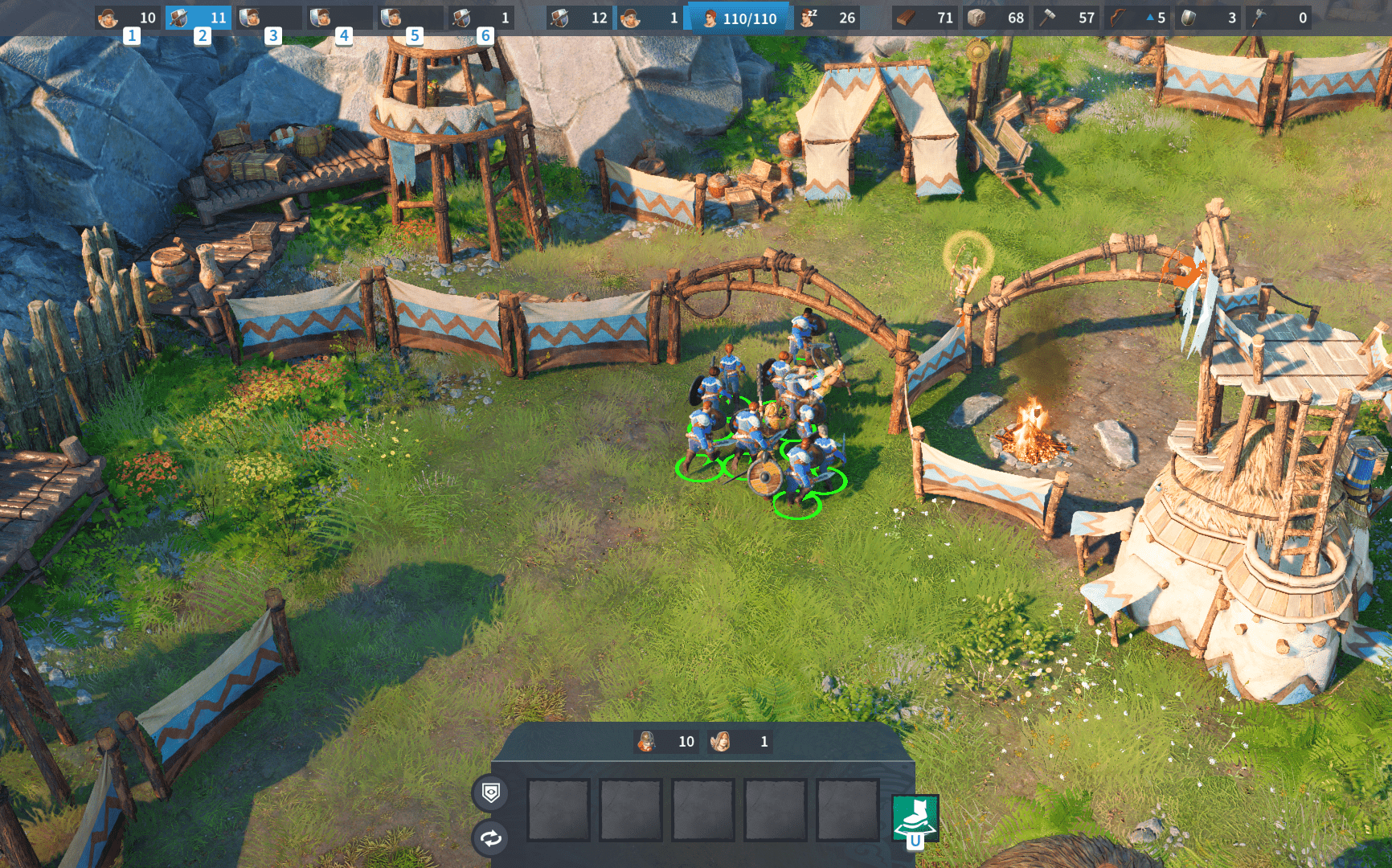The width and height of the screenshot is (1392, 868).
Task: Activate the green boot movement ability
Action: pos(915,818)
